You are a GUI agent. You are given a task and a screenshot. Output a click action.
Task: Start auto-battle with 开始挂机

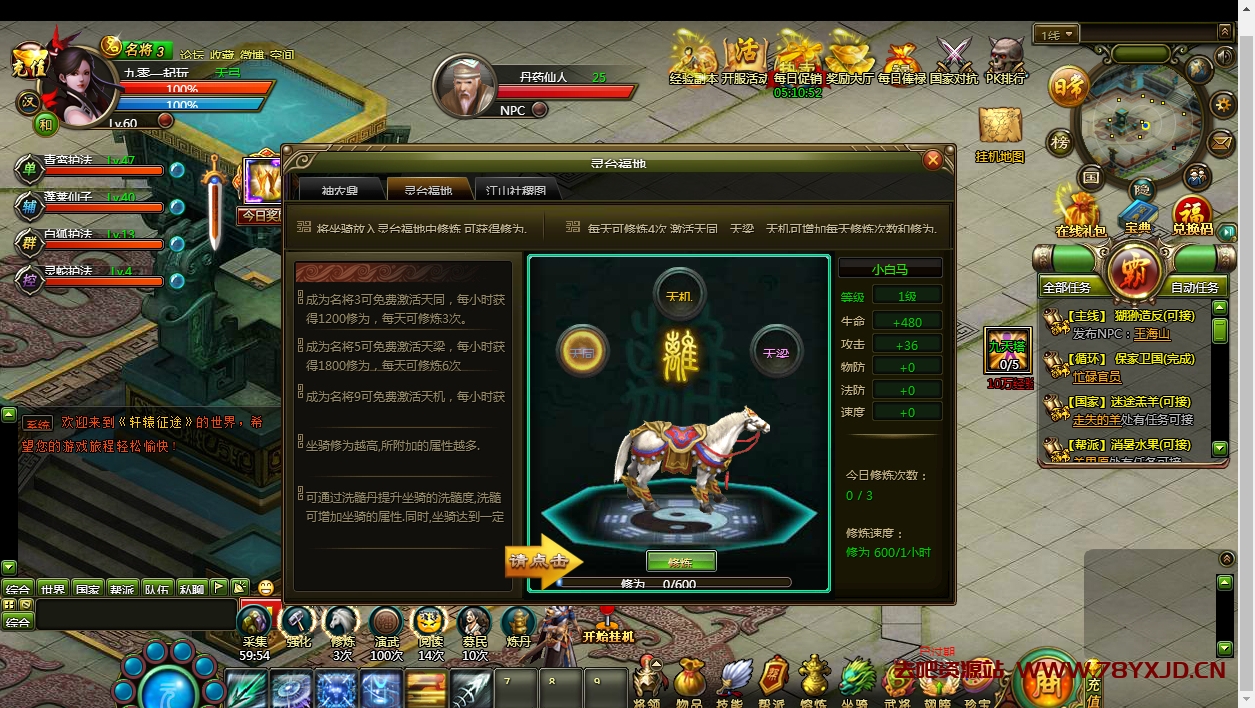[608, 628]
